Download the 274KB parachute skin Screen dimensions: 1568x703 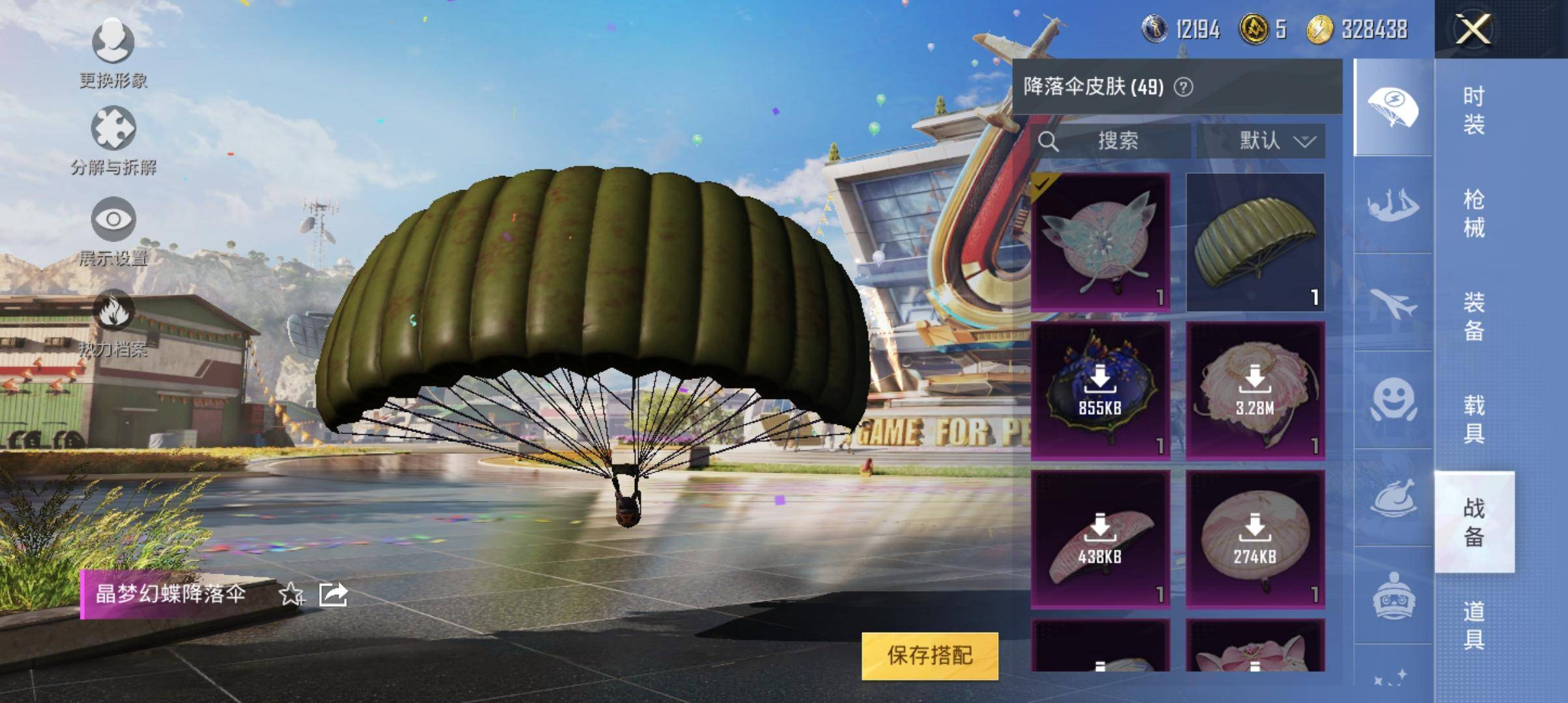[x=1255, y=539]
